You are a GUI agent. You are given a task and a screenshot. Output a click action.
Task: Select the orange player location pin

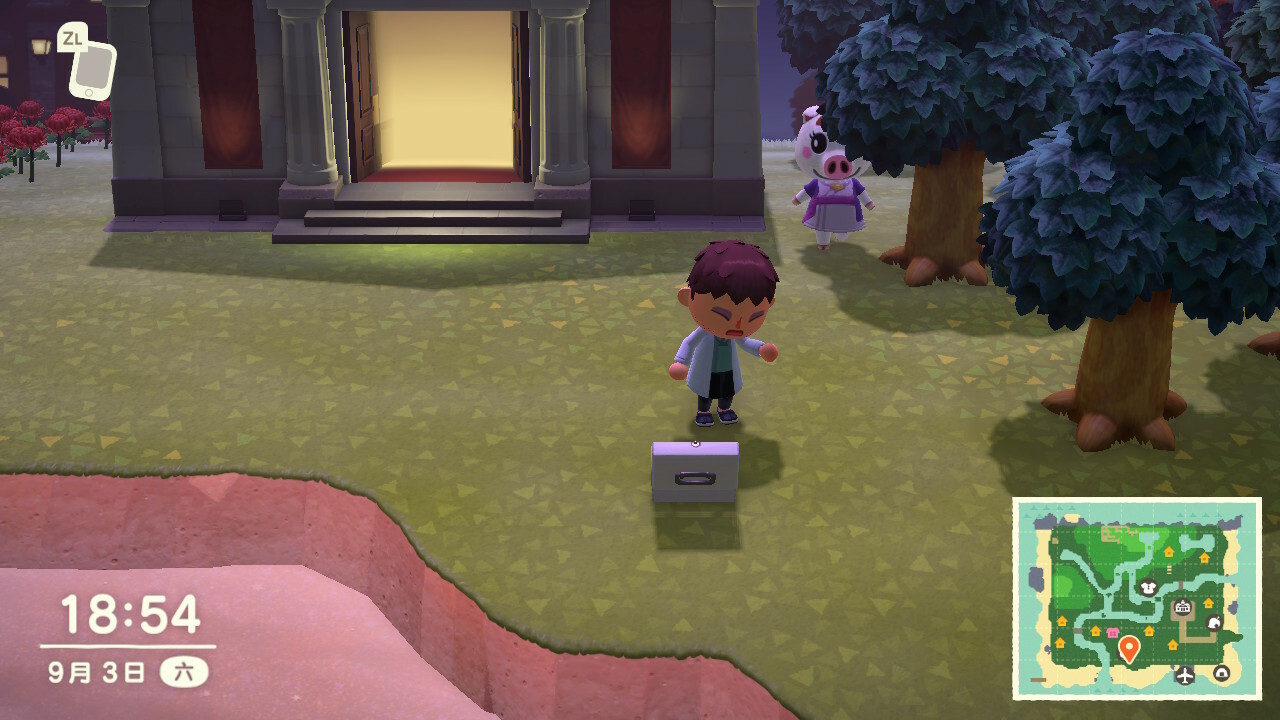tap(1129, 648)
